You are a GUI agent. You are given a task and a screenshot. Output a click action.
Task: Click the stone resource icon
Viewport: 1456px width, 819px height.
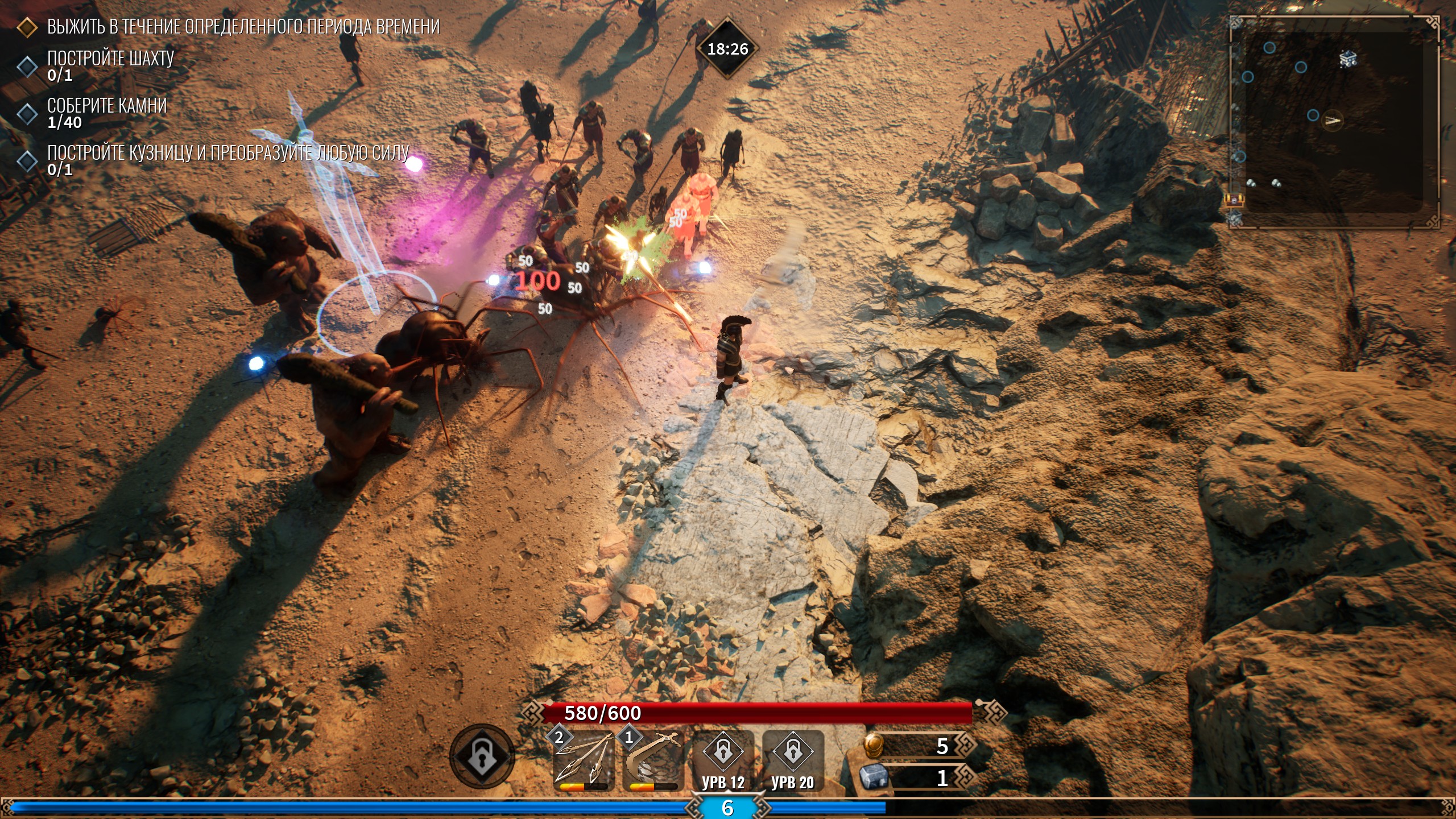[x=873, y=777]
